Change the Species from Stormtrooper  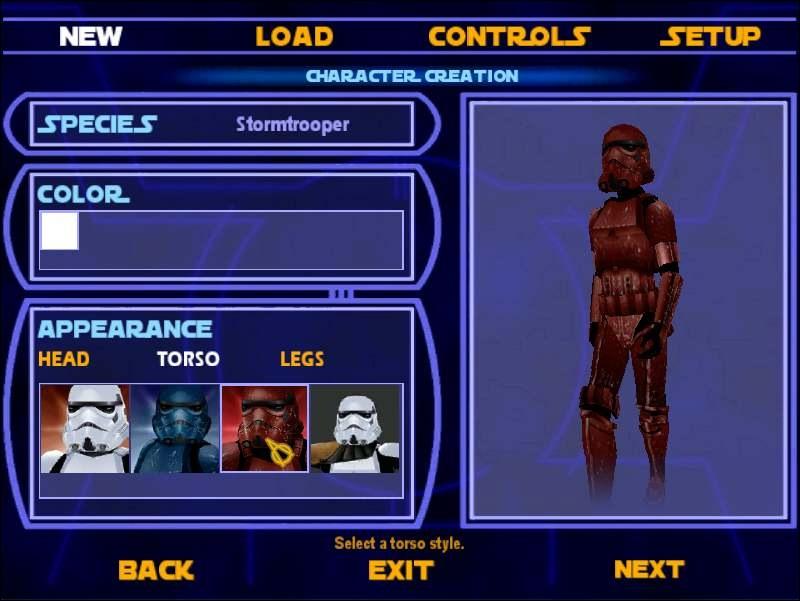pyautogui.click(x=292, y=125)
